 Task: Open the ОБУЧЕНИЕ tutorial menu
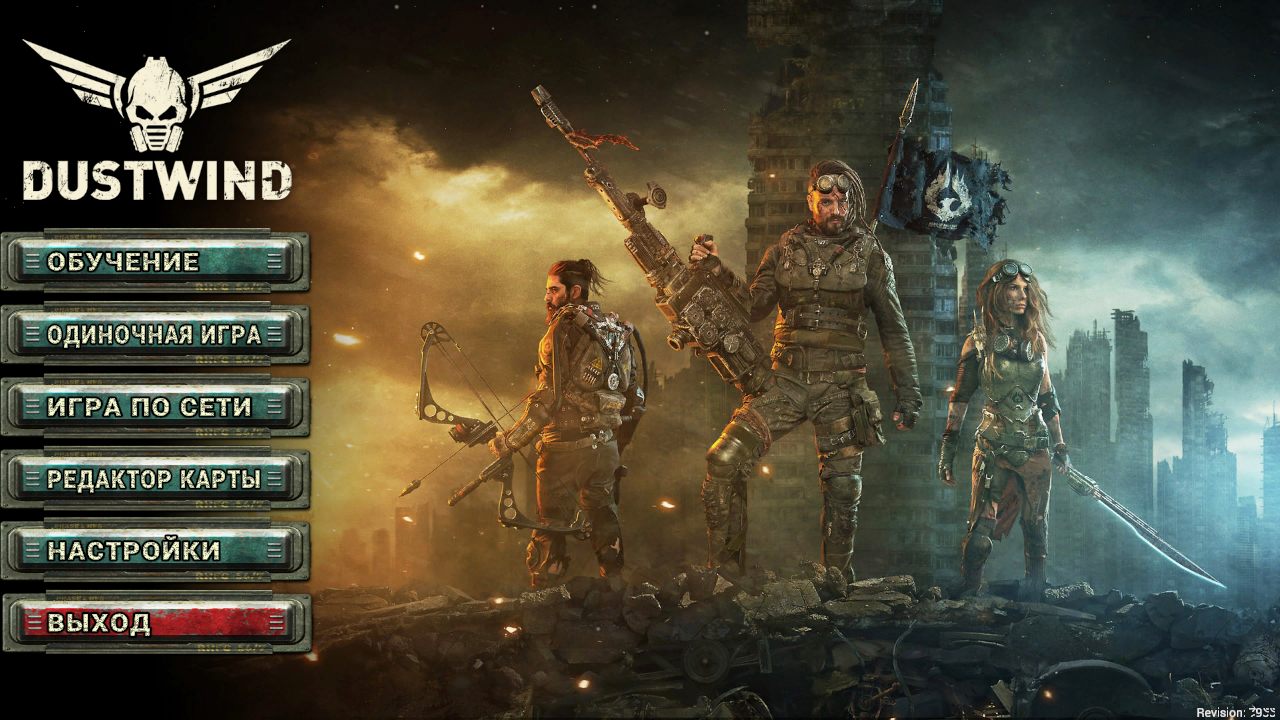tap(150, 263)
